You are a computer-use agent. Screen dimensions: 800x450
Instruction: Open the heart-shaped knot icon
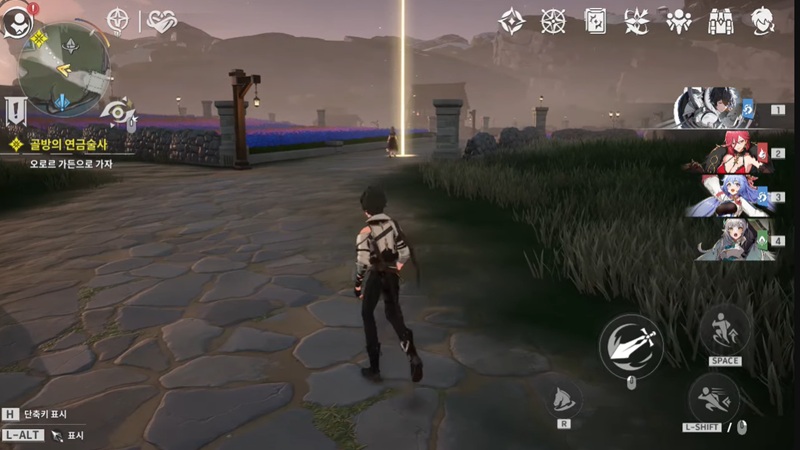pyautogui.click(x=161, y=19)
